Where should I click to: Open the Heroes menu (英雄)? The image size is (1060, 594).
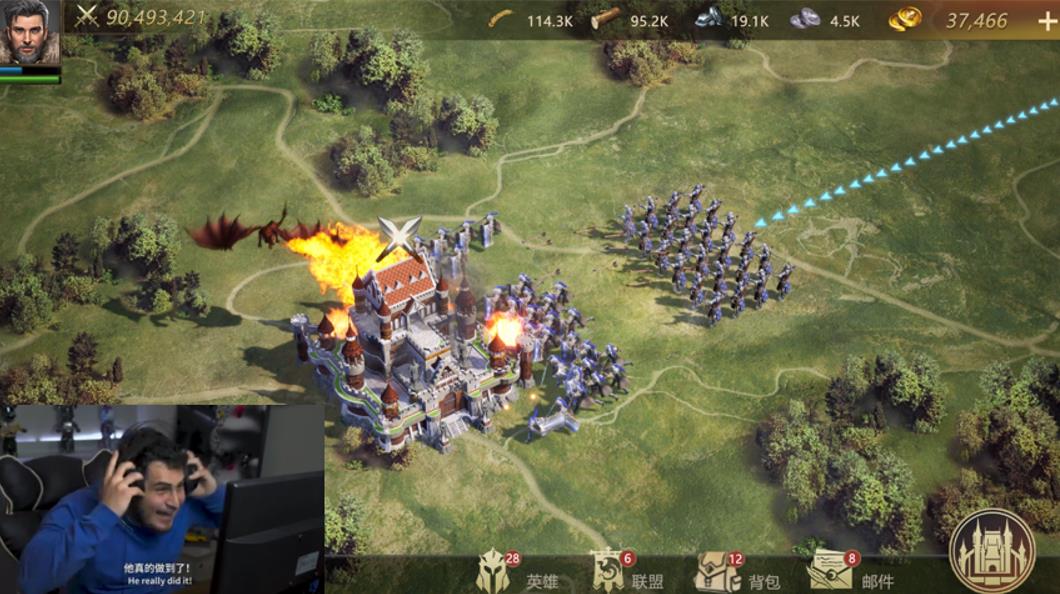point(493,570)
